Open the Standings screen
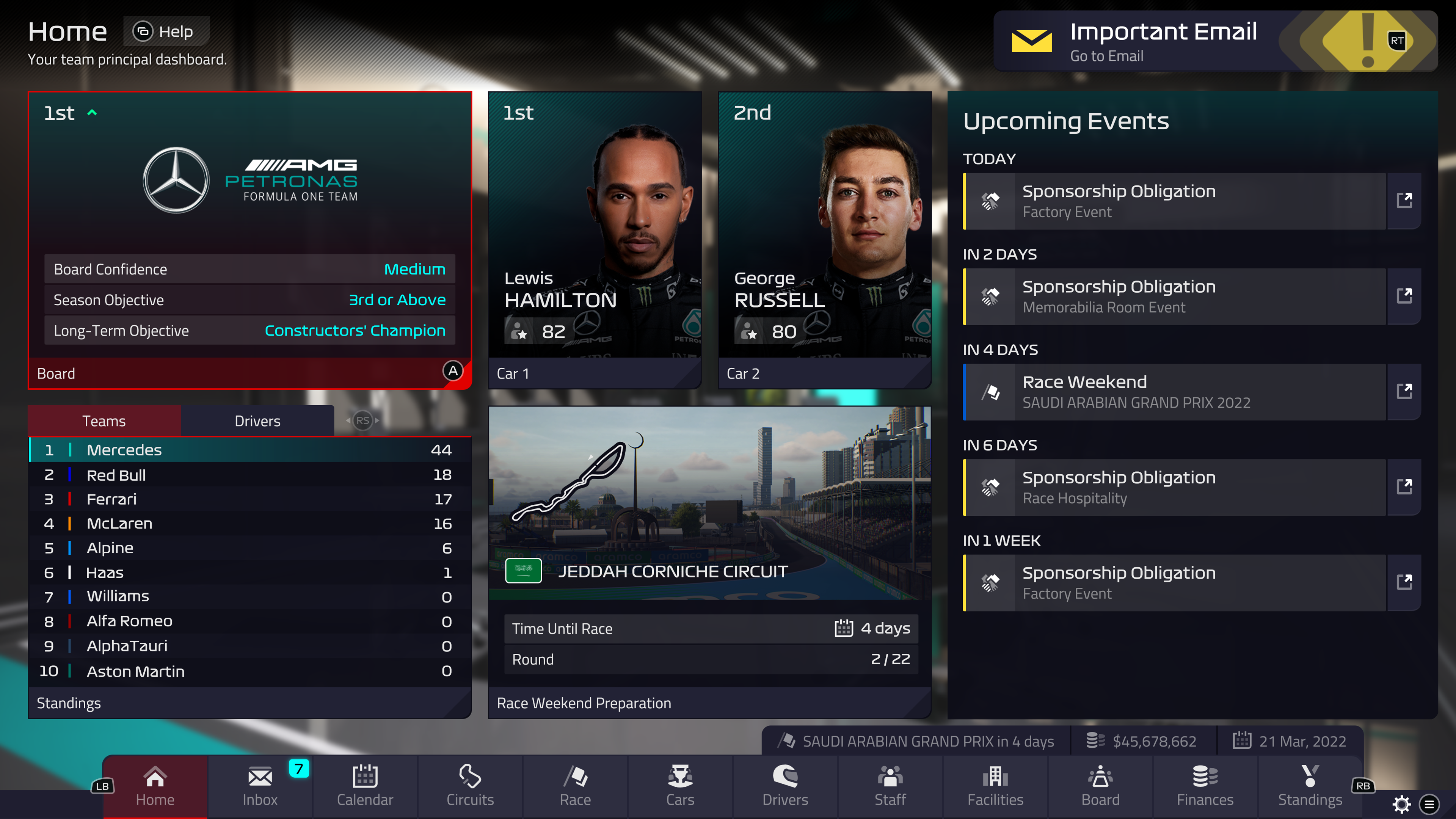The image size is (1456, 819). [1310, 786]
